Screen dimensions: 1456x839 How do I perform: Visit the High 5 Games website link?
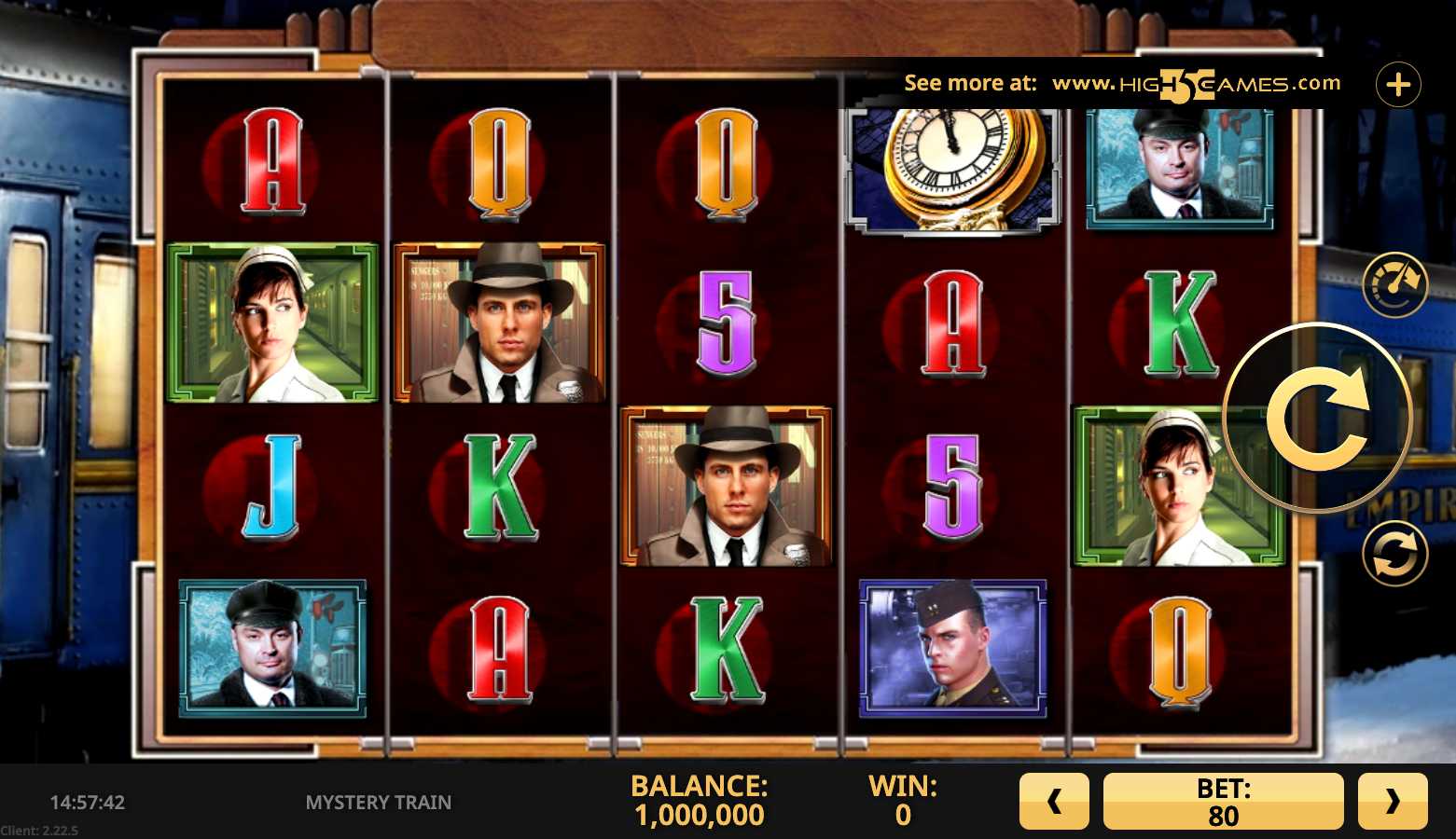pos(1196,84)
